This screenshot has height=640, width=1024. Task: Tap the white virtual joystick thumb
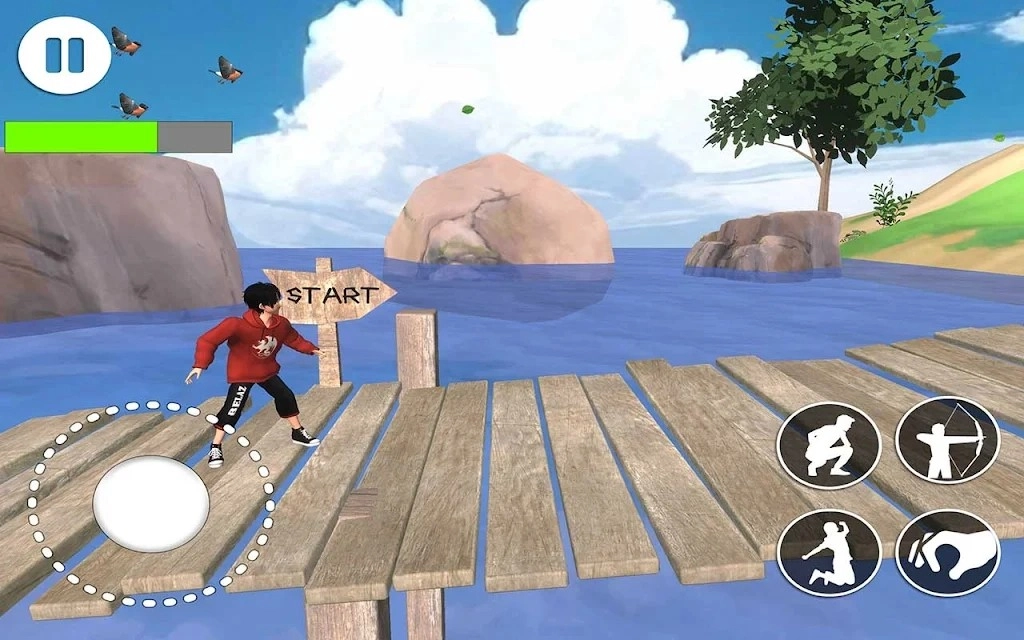pos(151,503)
